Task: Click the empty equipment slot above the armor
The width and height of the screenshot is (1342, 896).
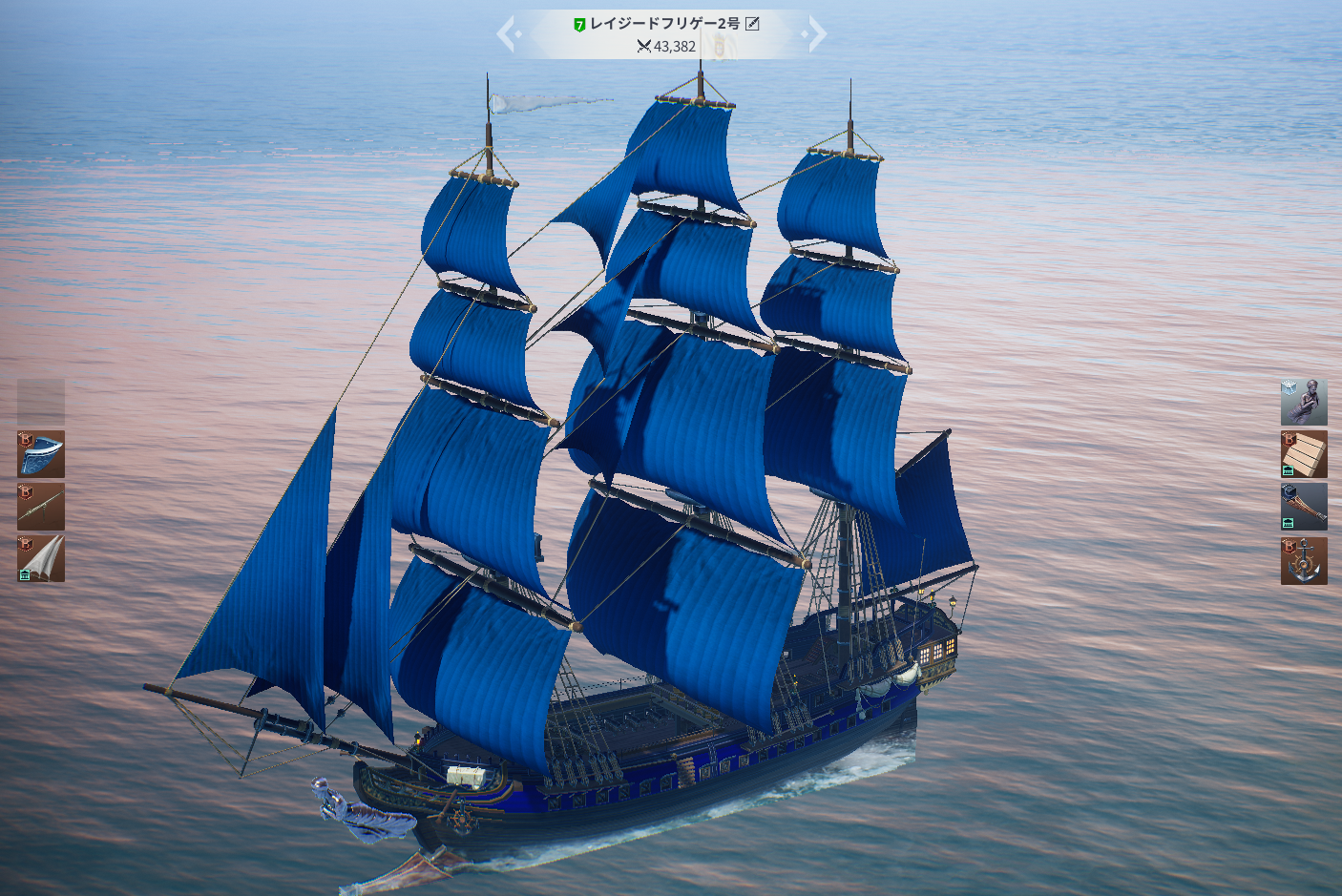Action: click(41, 402)
